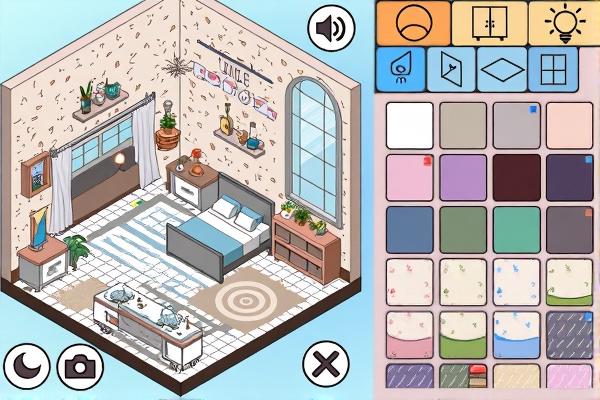The width and height of the screenshot is (600, 400).
Task: Select the solid blue swatch
Action: 410,229
